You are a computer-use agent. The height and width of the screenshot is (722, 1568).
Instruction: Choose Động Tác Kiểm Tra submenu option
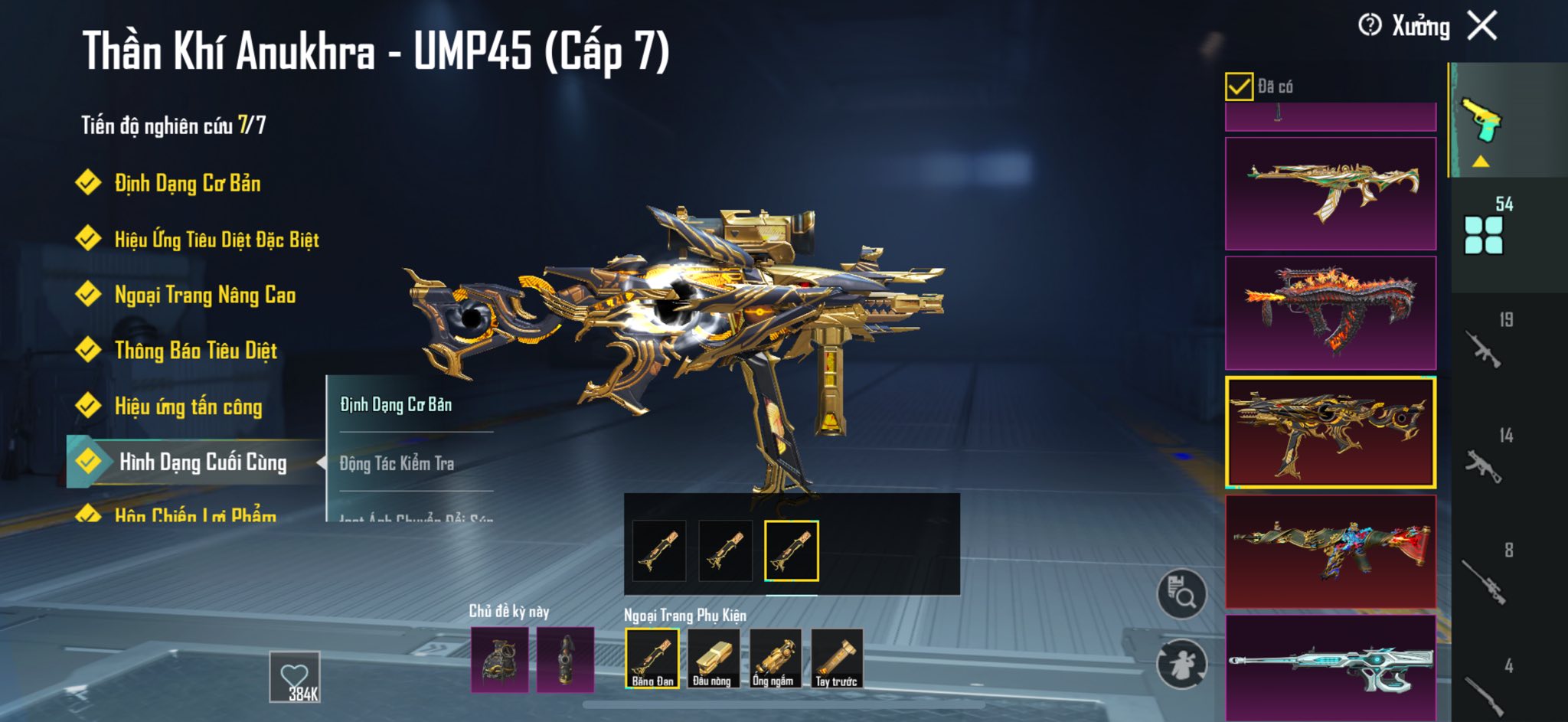click(397, 463)
